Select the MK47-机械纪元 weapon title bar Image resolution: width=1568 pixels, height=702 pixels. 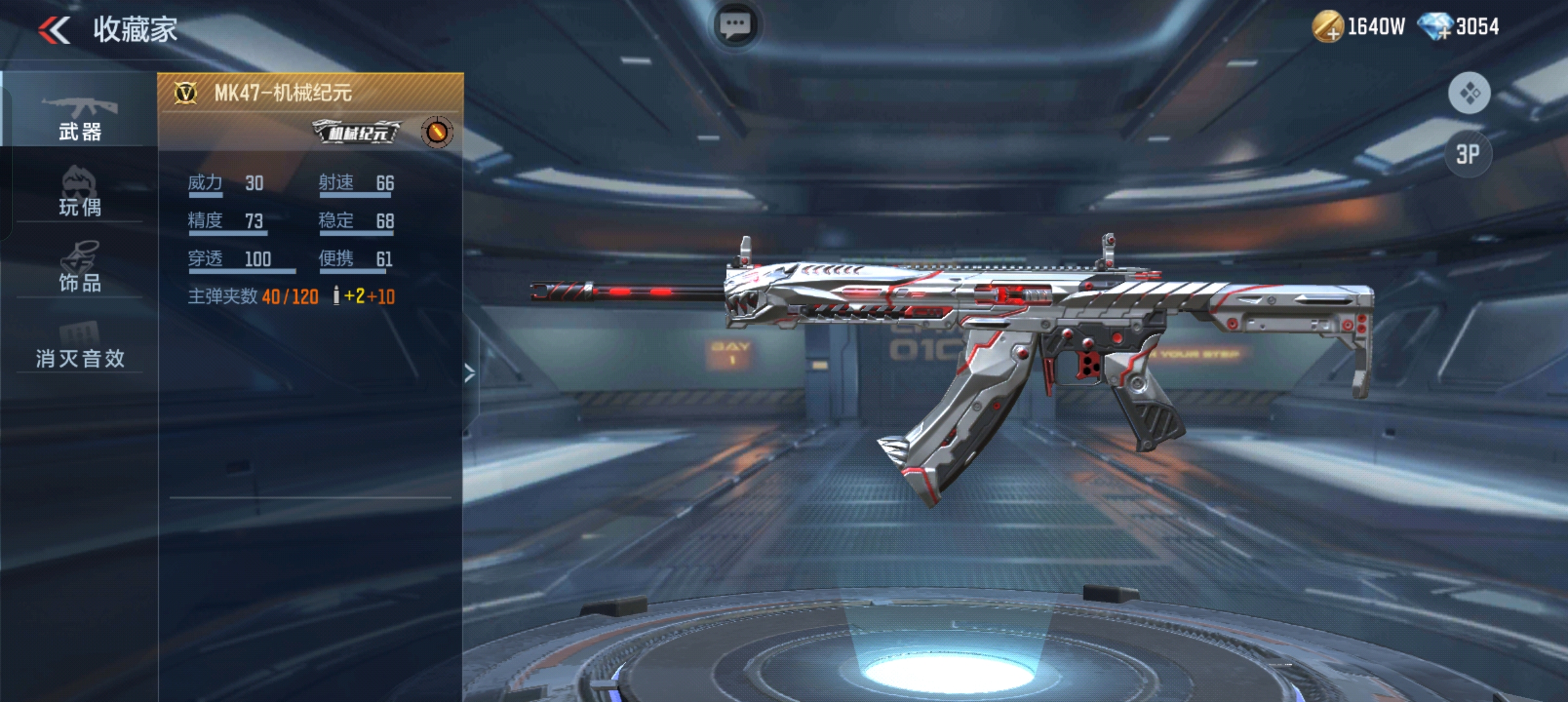[311, 93]
